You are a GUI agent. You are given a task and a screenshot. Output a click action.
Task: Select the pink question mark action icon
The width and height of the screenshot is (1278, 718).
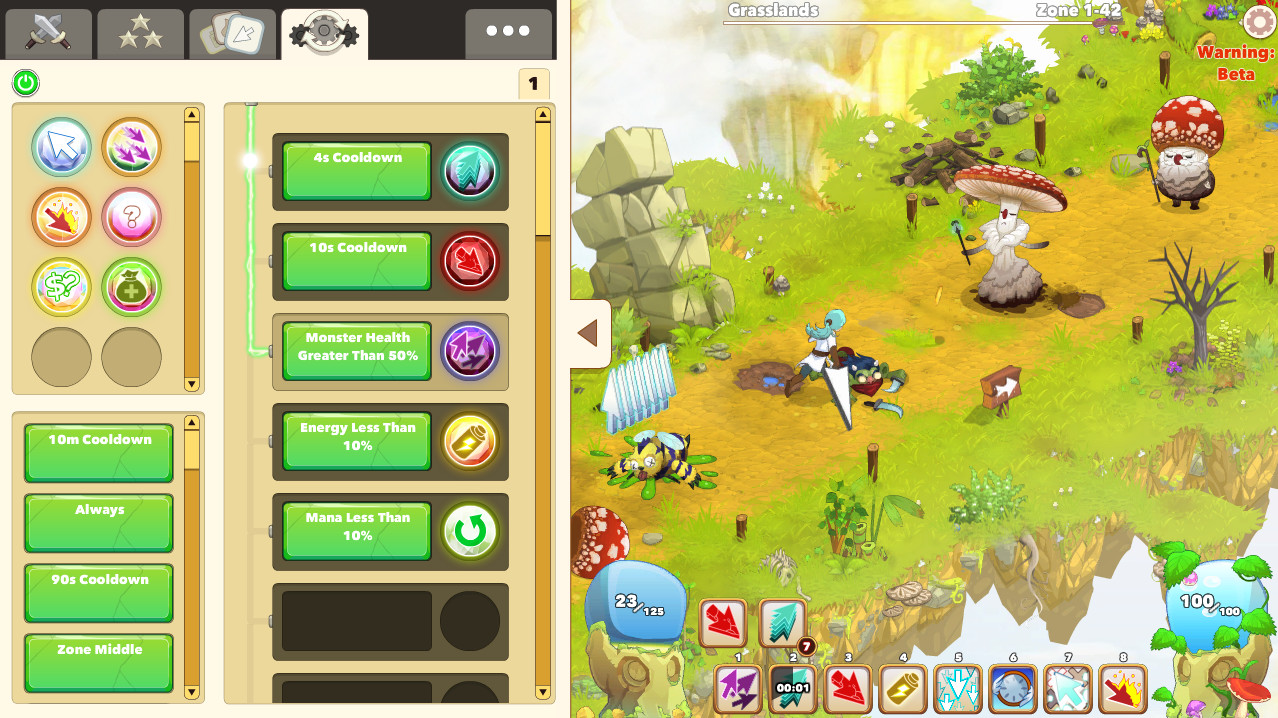[131, 217]
